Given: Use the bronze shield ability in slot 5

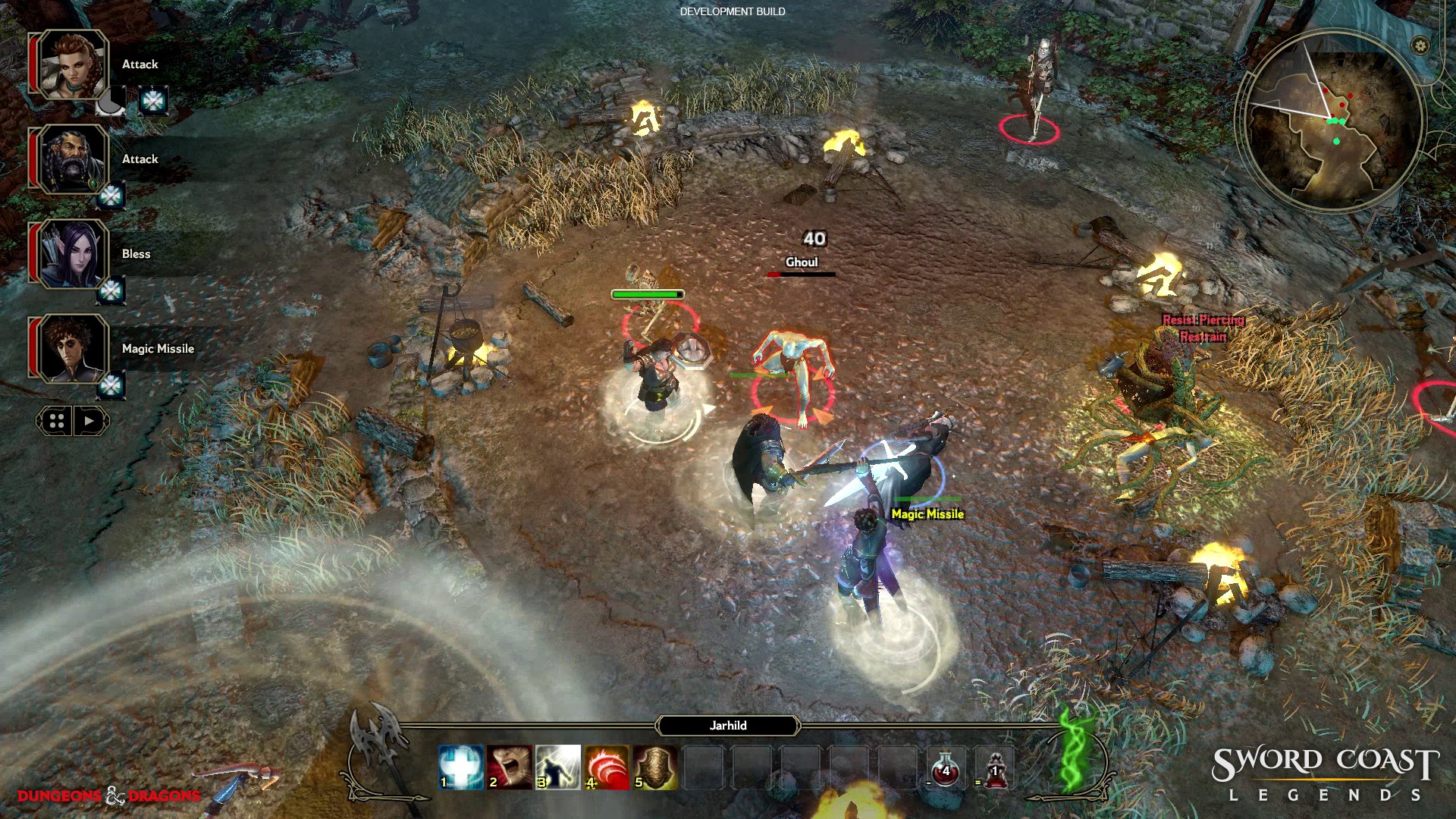Looking at the screenshot, I should coord(655,767).
